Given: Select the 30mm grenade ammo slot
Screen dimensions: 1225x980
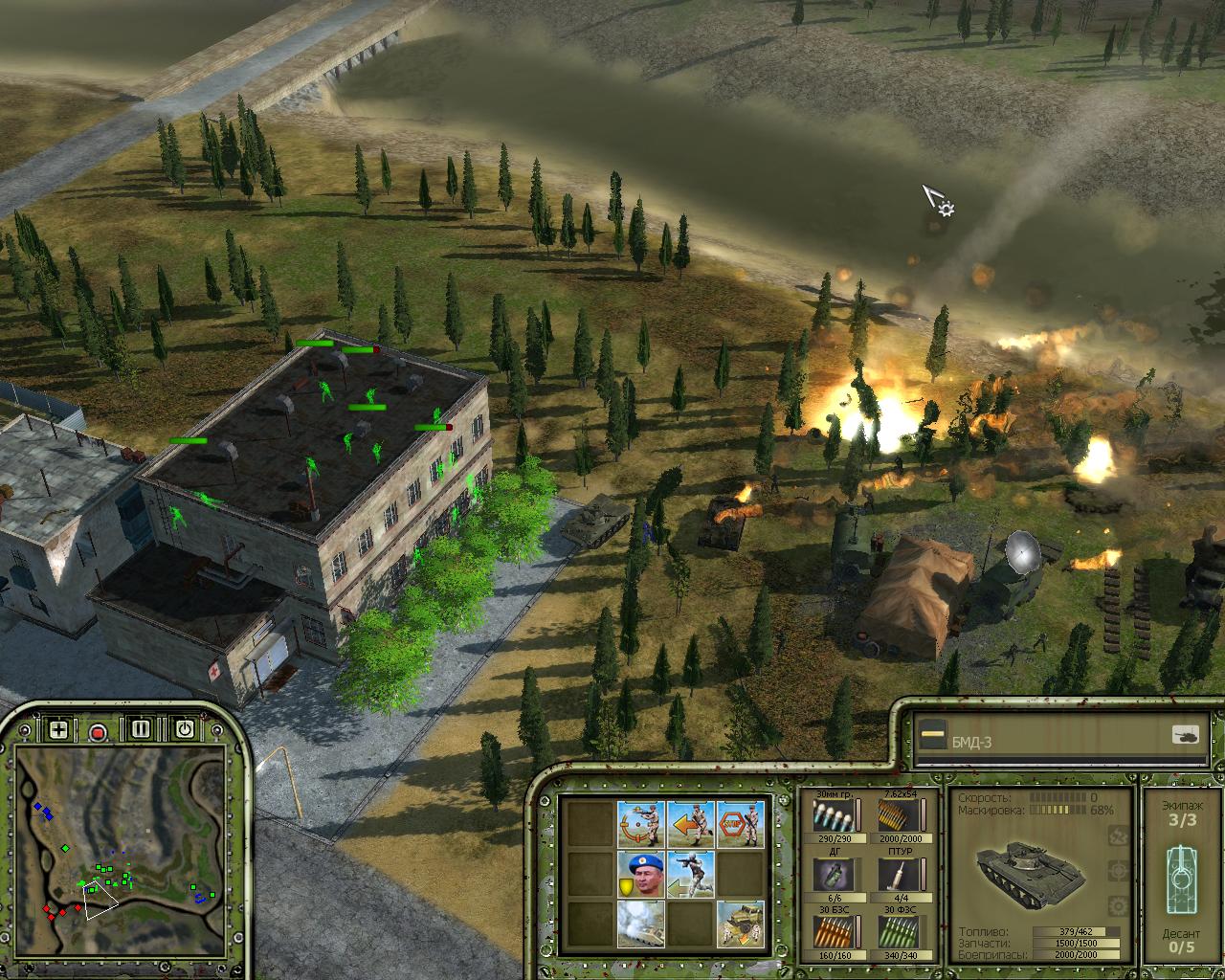Looking at the screenshot, I should pos(830,815).
